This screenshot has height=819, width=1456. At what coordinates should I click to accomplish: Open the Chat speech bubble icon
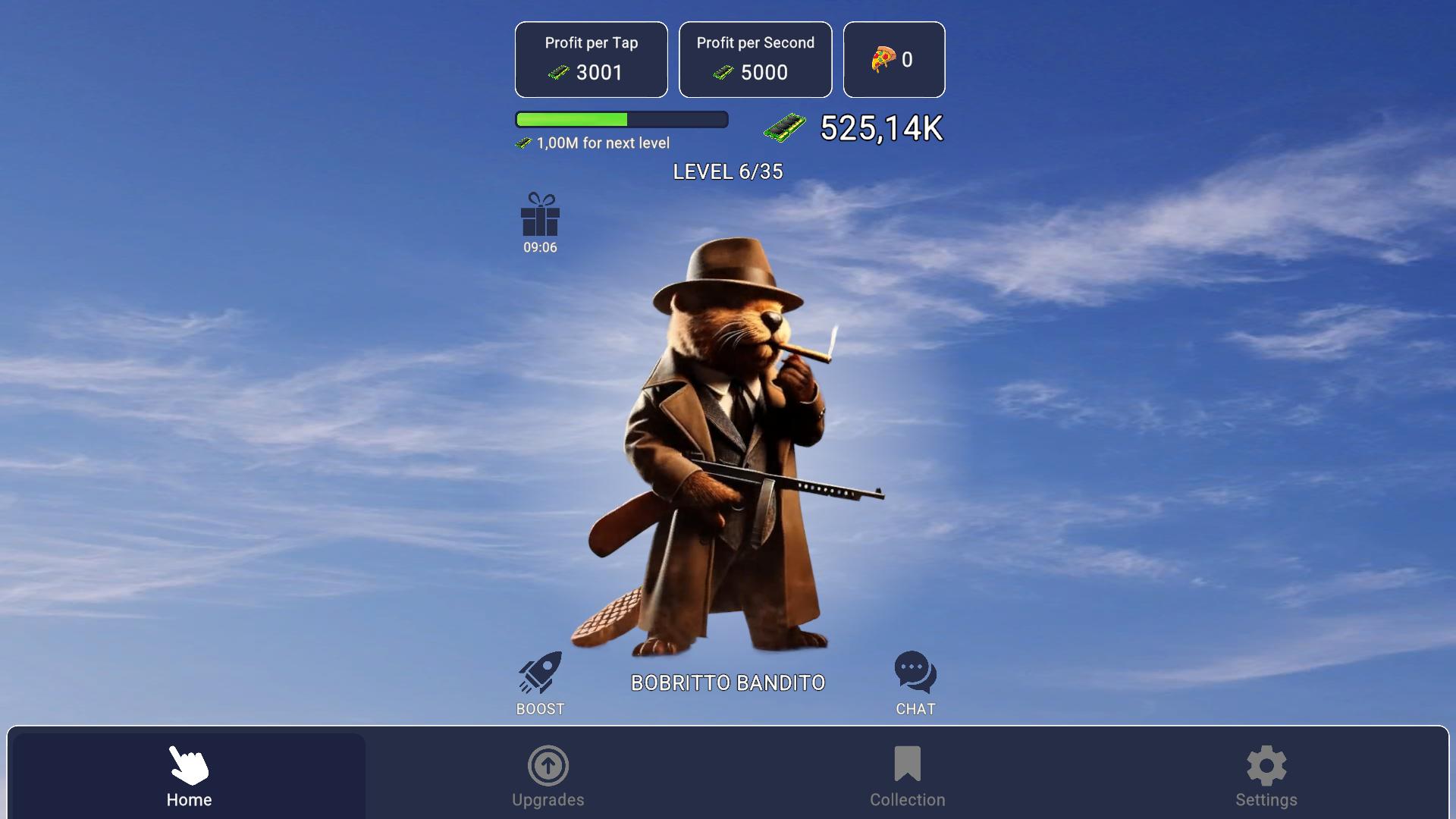(x=914, y=672)
